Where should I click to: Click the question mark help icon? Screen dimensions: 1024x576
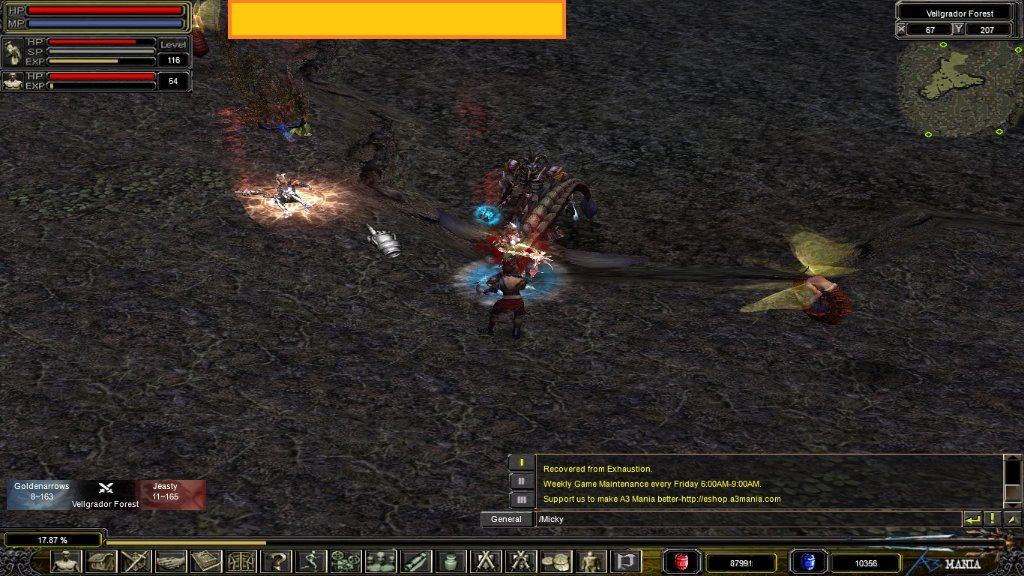tap(275, 562)
